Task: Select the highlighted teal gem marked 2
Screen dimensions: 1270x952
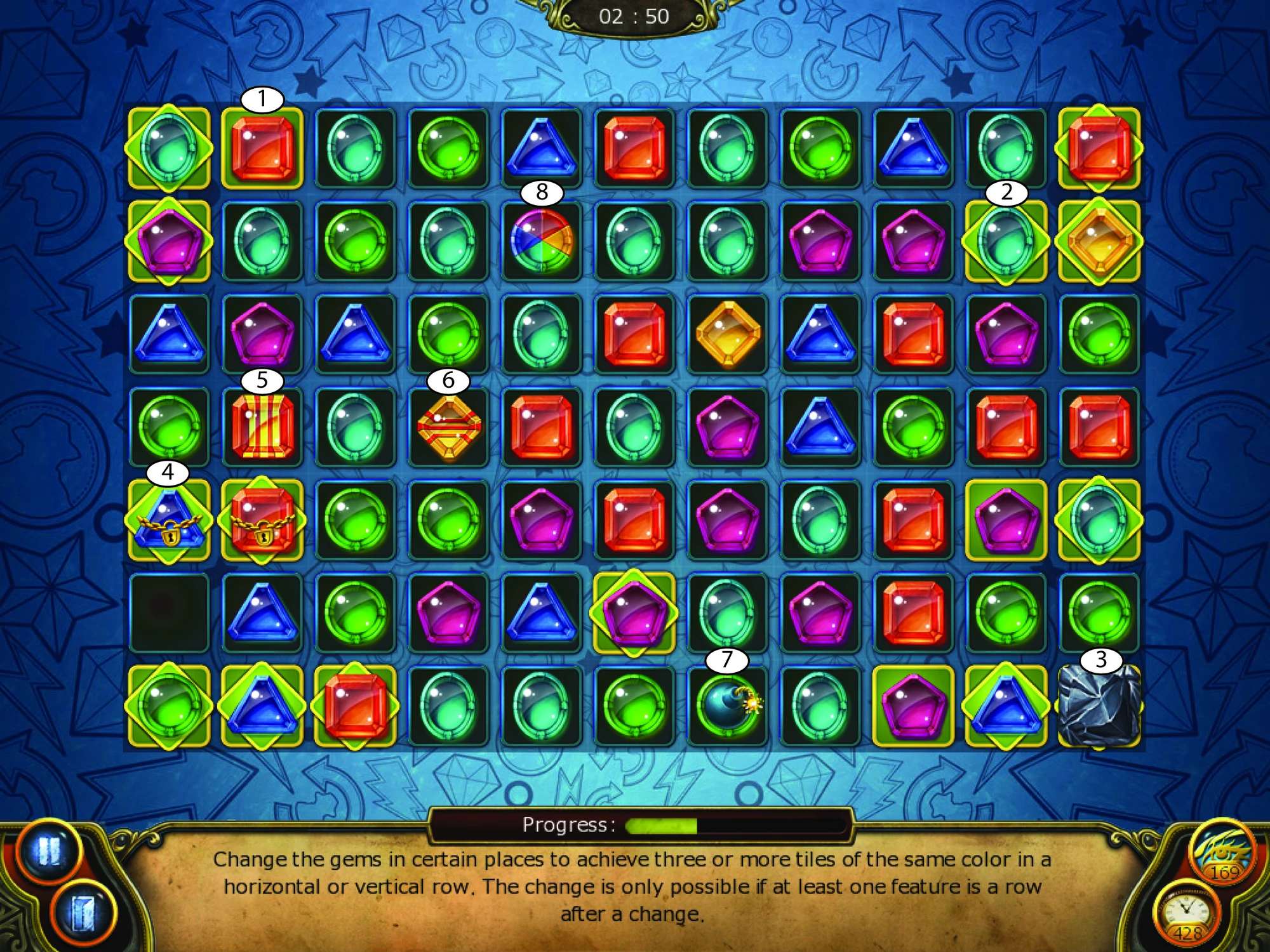Action: [x=1006, y=241]
